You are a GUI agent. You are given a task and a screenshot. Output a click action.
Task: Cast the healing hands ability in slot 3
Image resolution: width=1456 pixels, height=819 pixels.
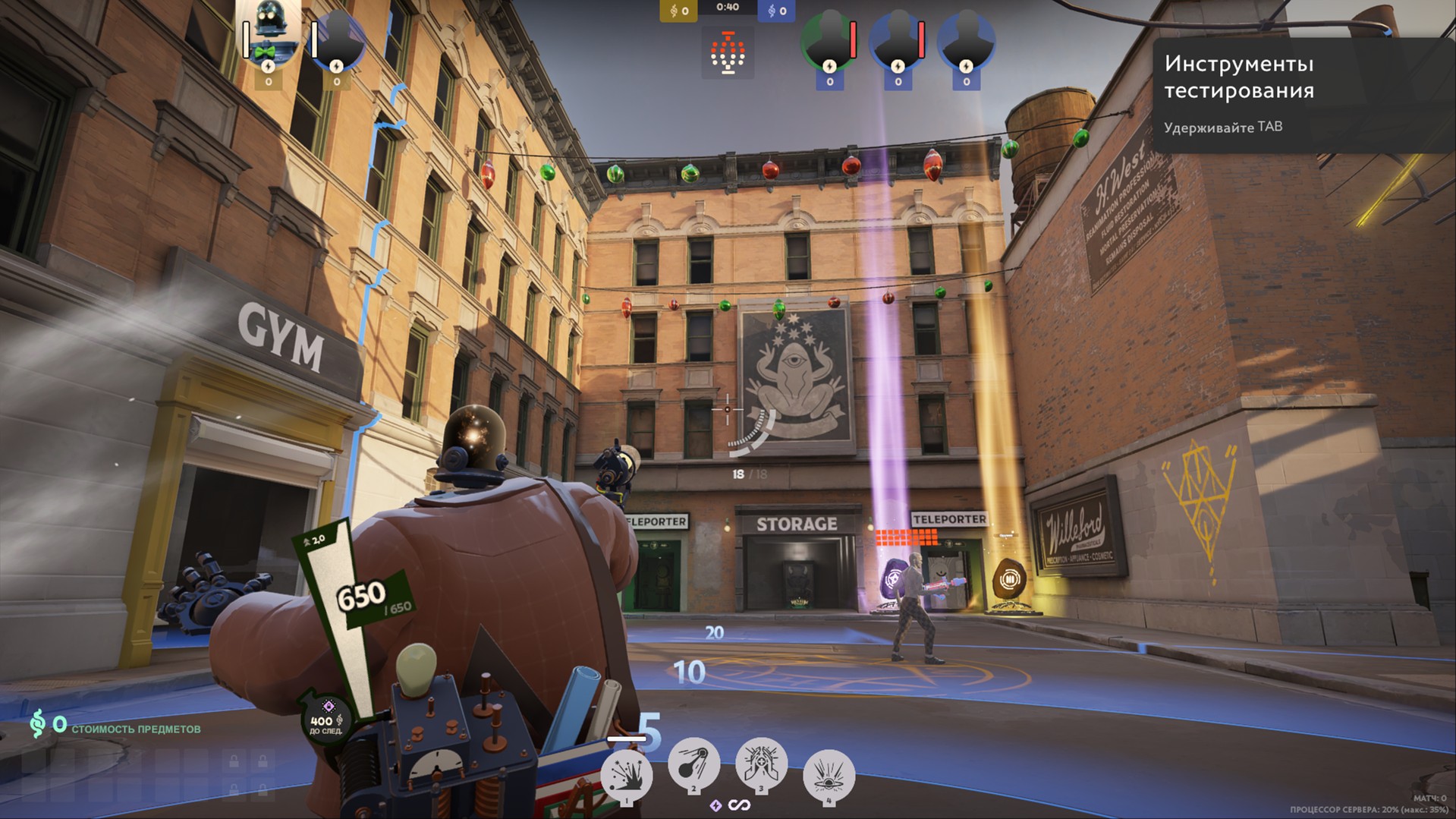tap(761, 765)
